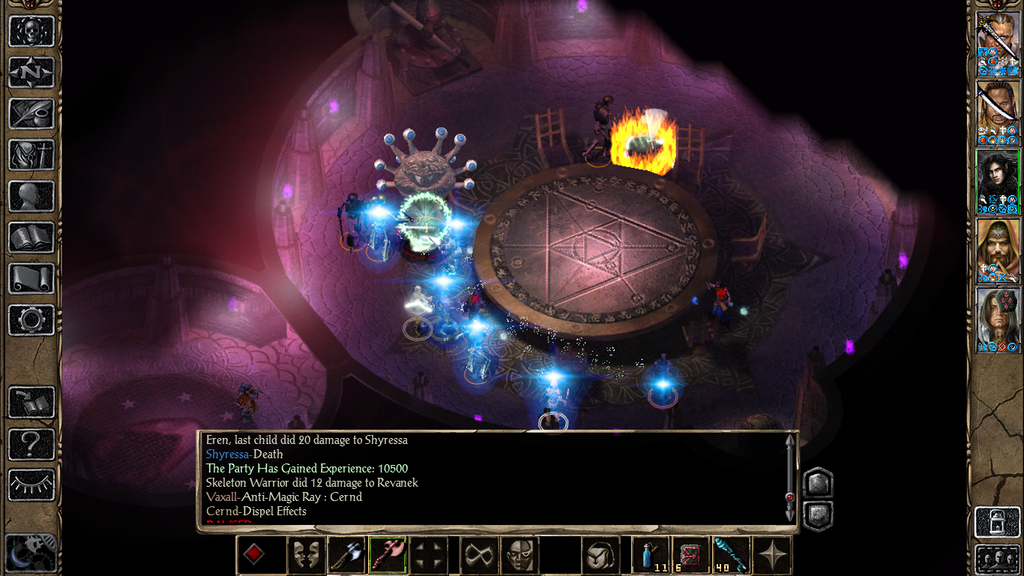The image size is (1024, 576).
Task: Open the inventory screen
Action: click(x=31, y=155)
